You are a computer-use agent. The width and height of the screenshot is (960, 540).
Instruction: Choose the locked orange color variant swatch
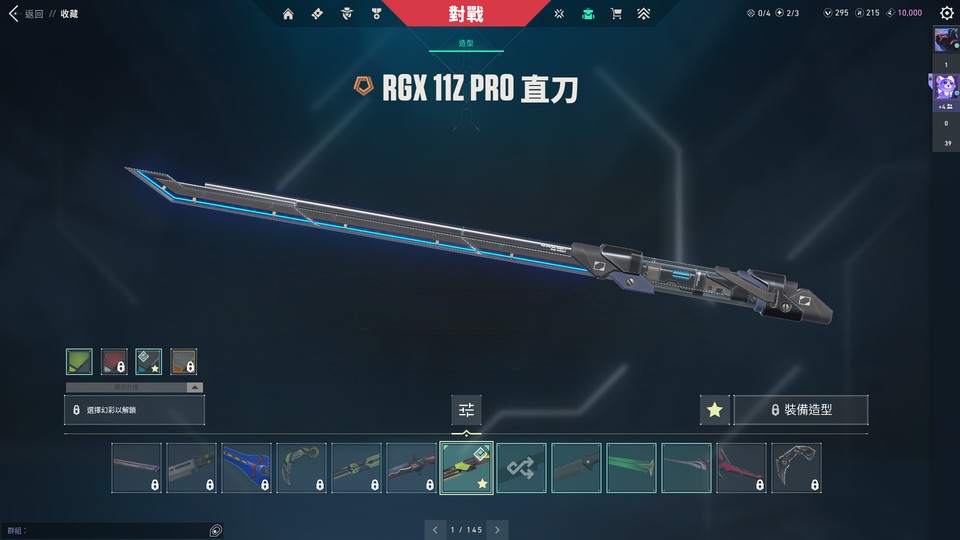183,361
